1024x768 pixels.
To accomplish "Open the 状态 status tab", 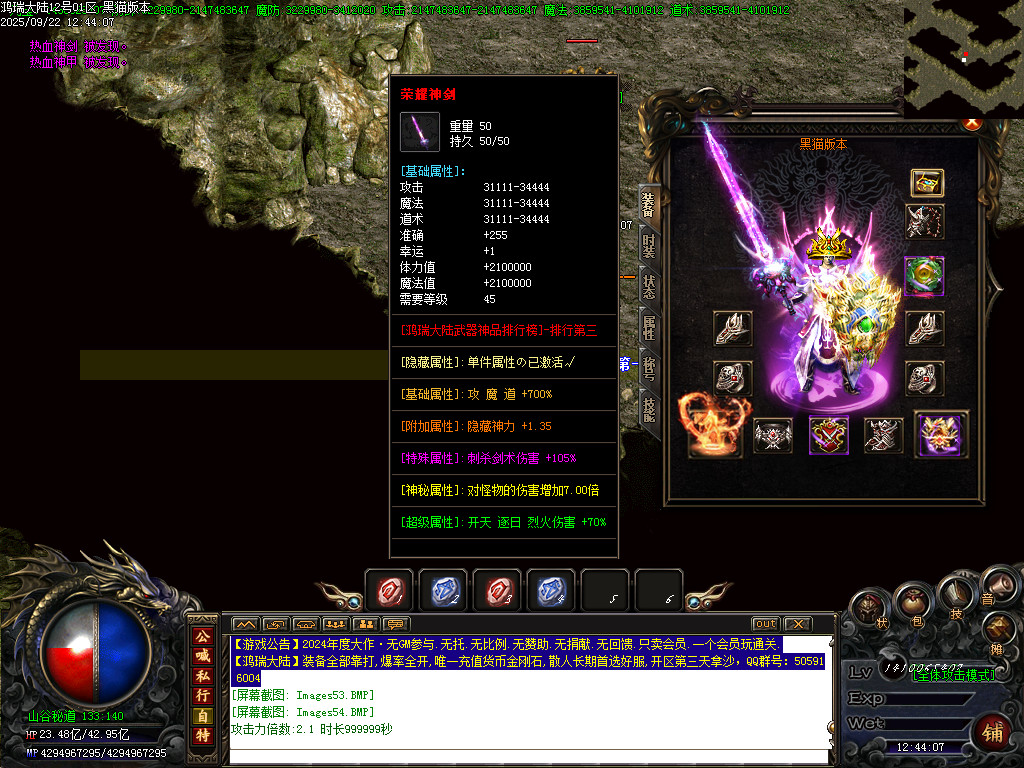I will pos(649,286).
